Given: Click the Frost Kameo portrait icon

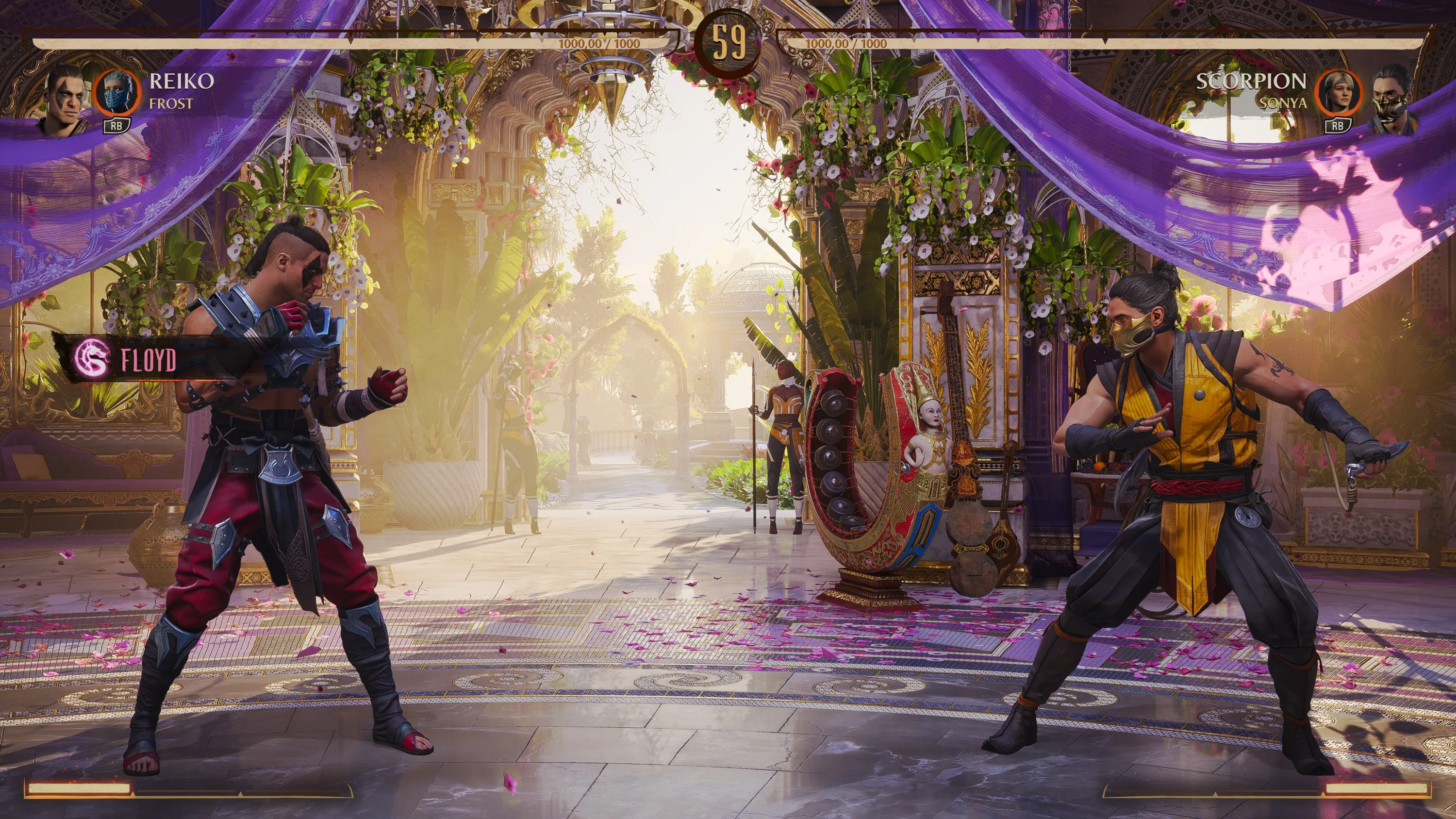Looking at the screenshot, I should coord(116,94).
